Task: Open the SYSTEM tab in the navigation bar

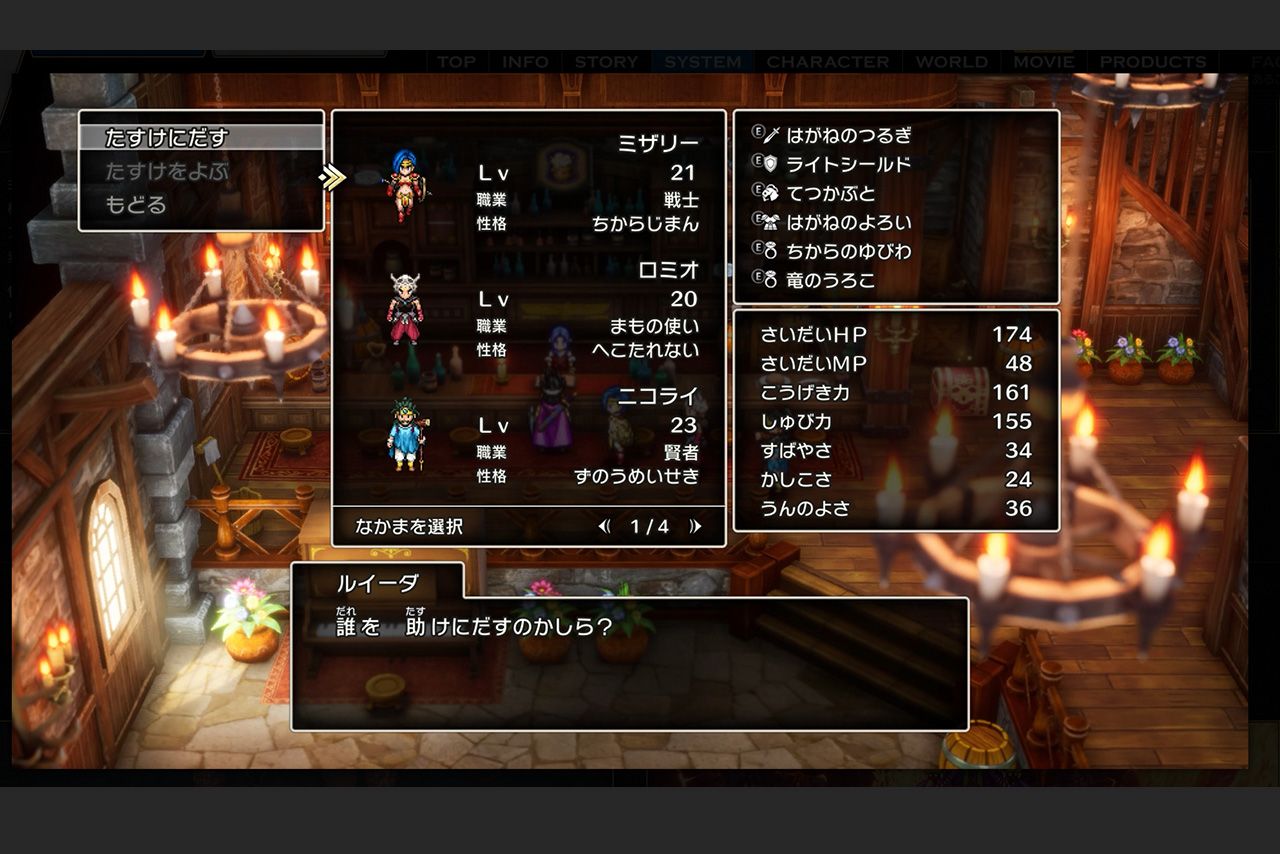Action: tap(701, 61)
